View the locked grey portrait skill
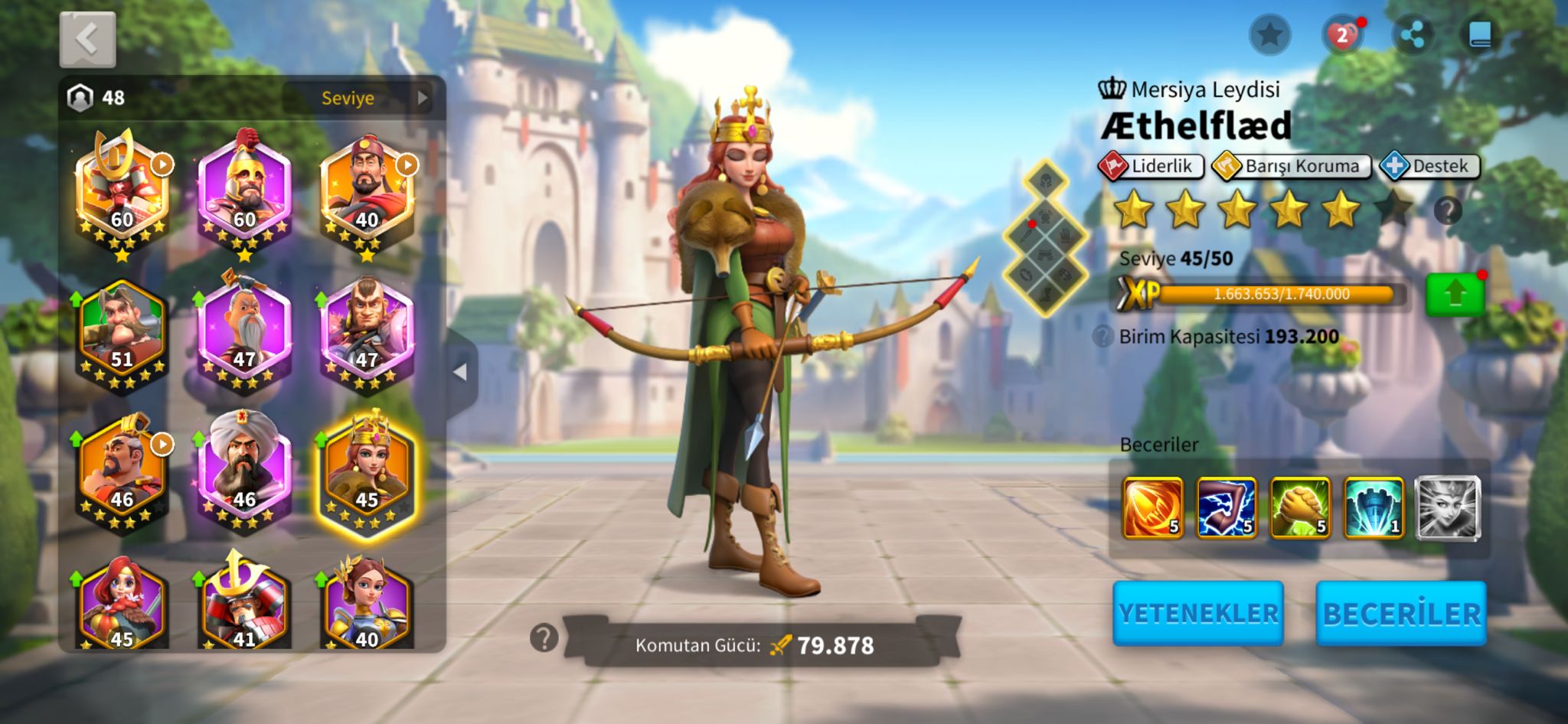This screenshot has height=724, width=1568. click(1447, 507)
